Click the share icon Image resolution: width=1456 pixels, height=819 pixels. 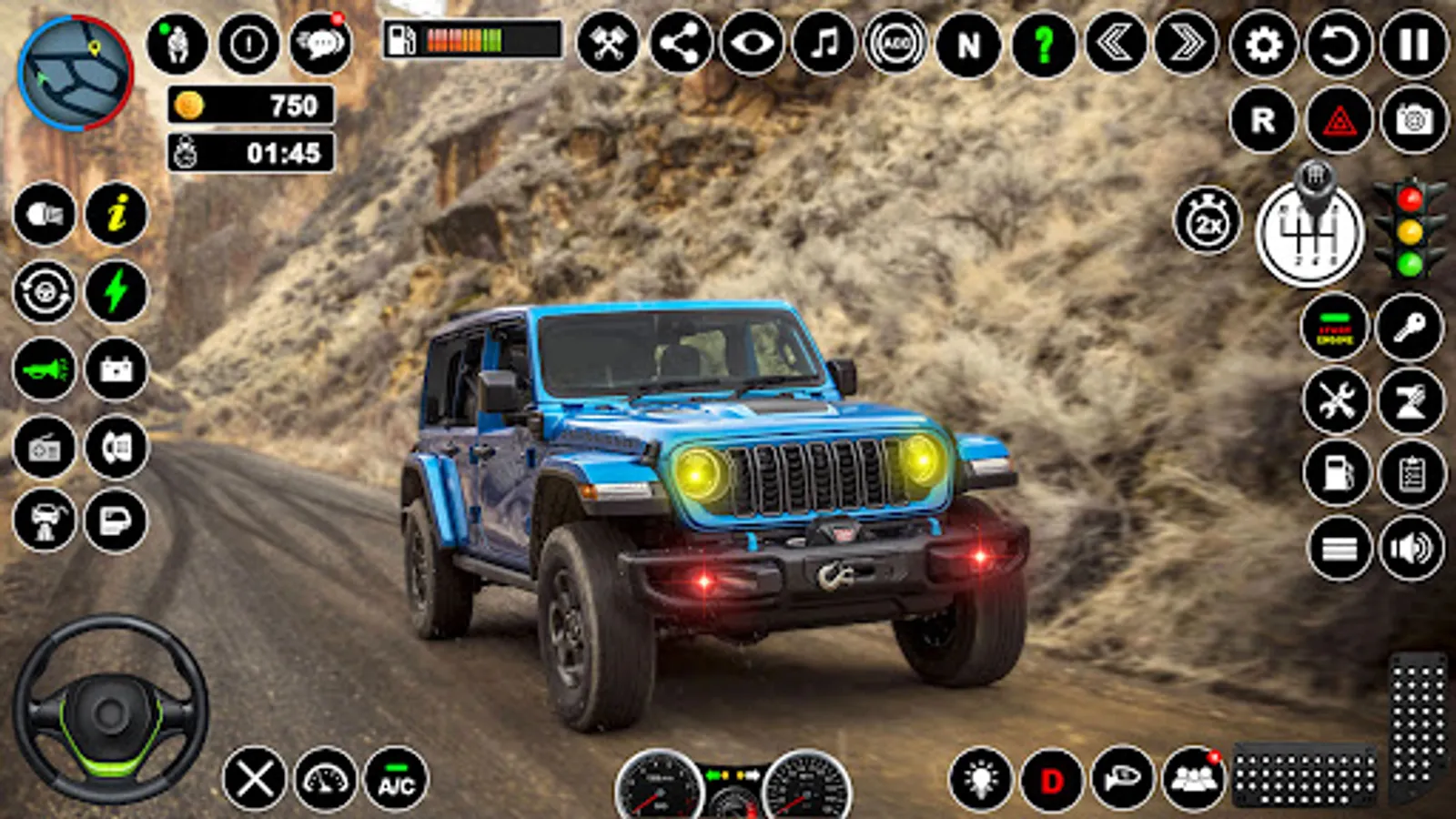681,44
